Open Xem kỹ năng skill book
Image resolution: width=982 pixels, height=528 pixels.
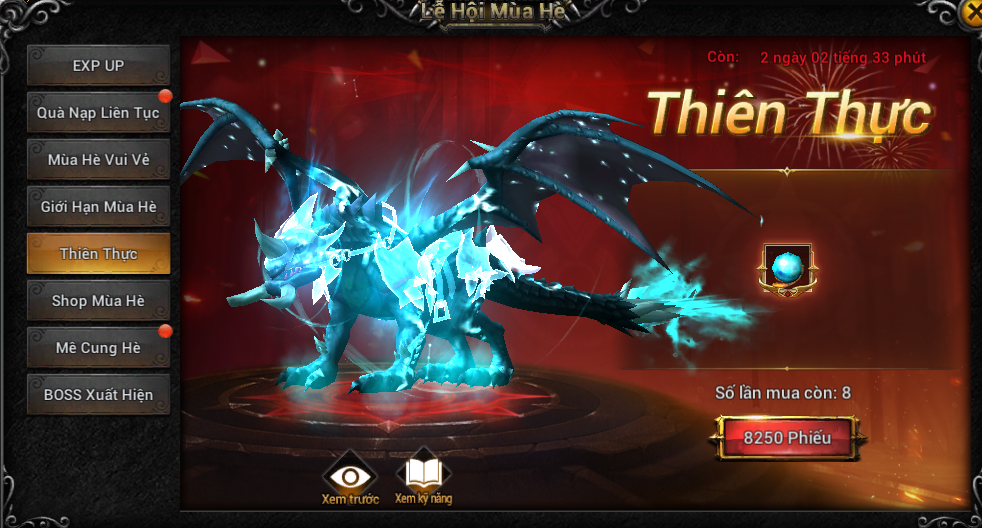click(423, 475)
